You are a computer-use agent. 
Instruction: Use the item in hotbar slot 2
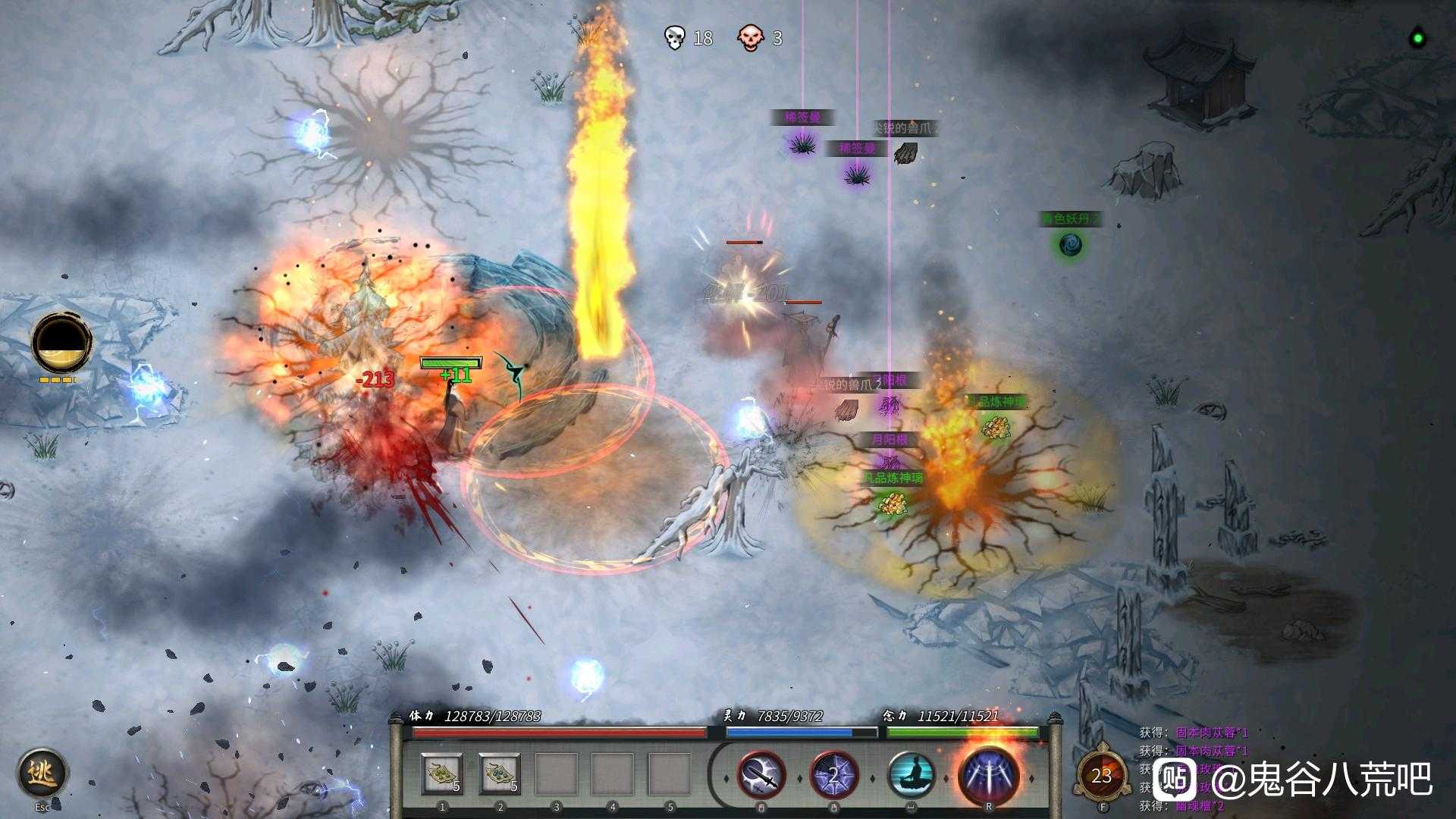(500, 775)
